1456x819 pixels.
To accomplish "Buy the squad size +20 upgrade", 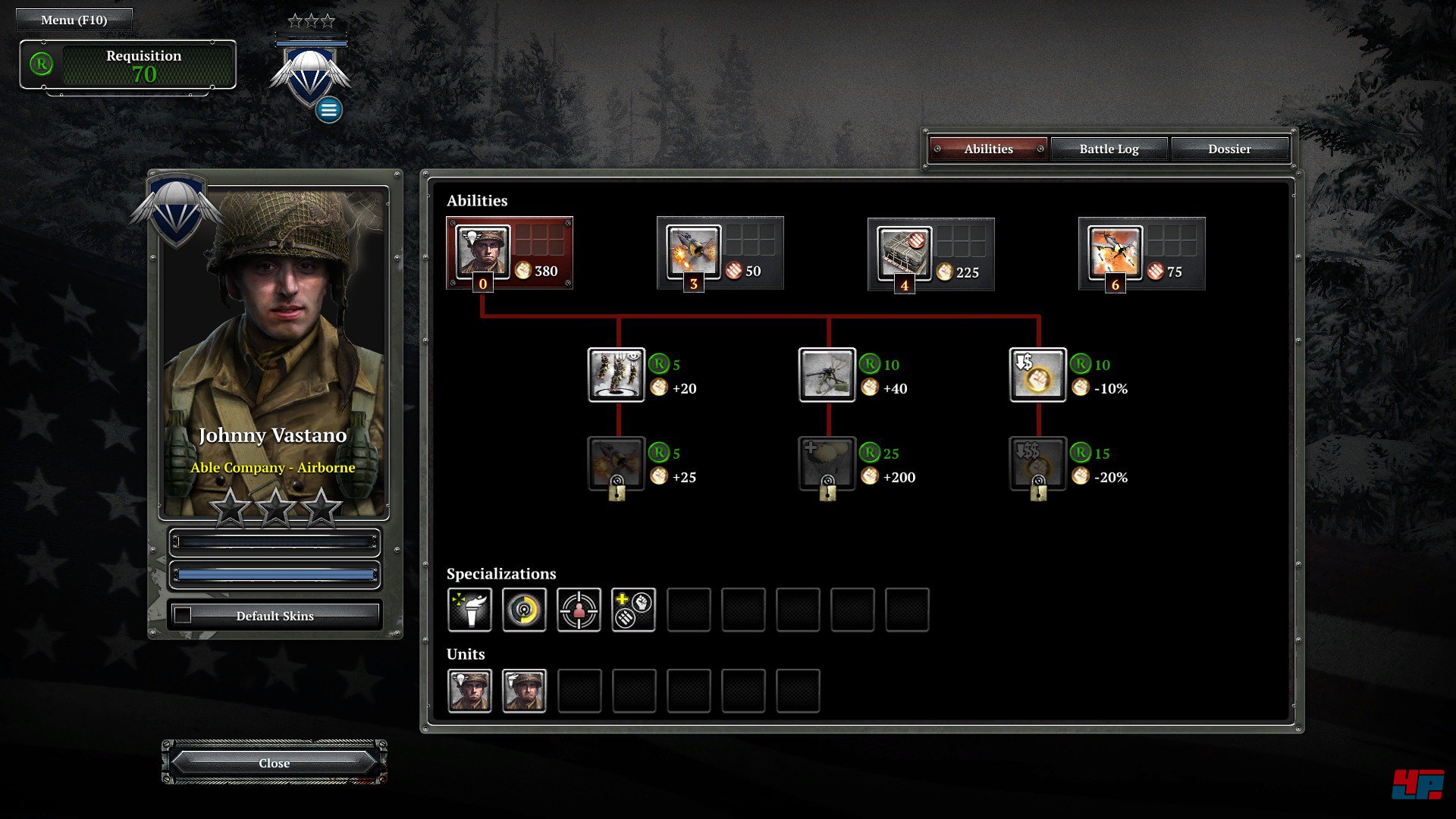I will click(616, 375).
